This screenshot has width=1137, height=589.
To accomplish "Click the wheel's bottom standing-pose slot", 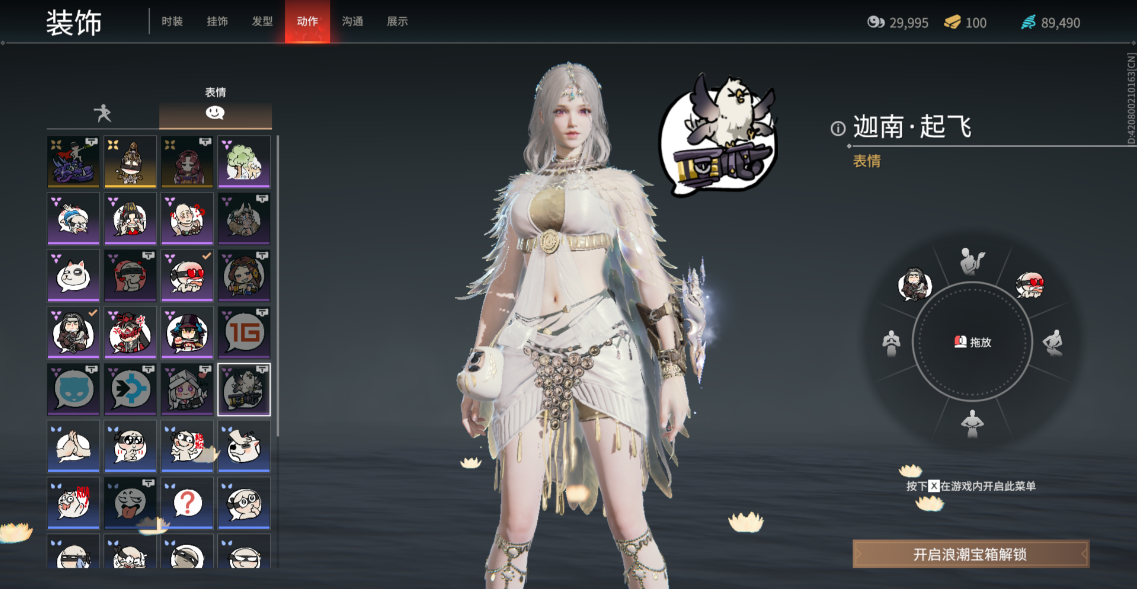I will point(971,425).
